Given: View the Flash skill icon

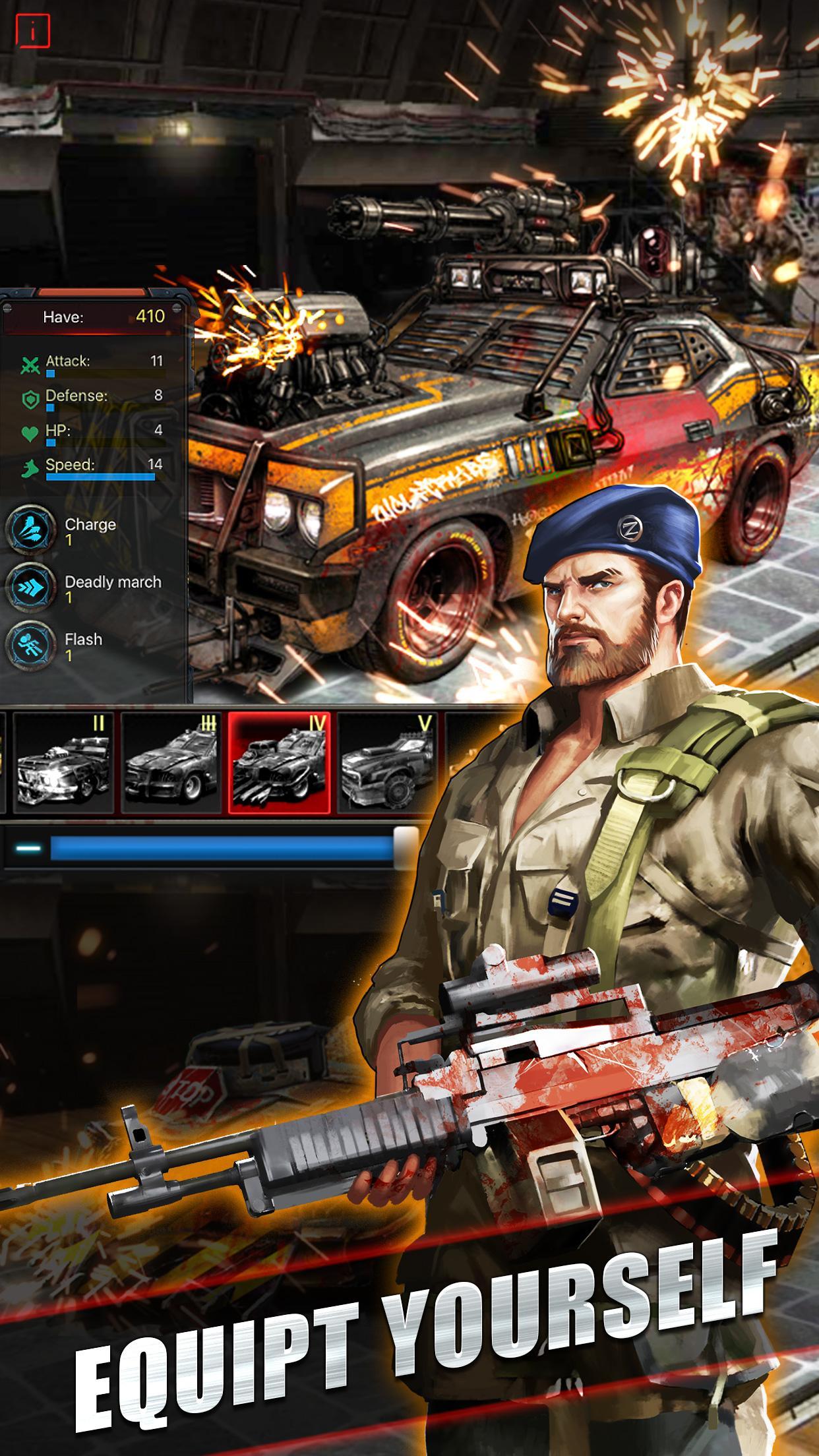Looking at the screenshot, I should coord(30,646).
